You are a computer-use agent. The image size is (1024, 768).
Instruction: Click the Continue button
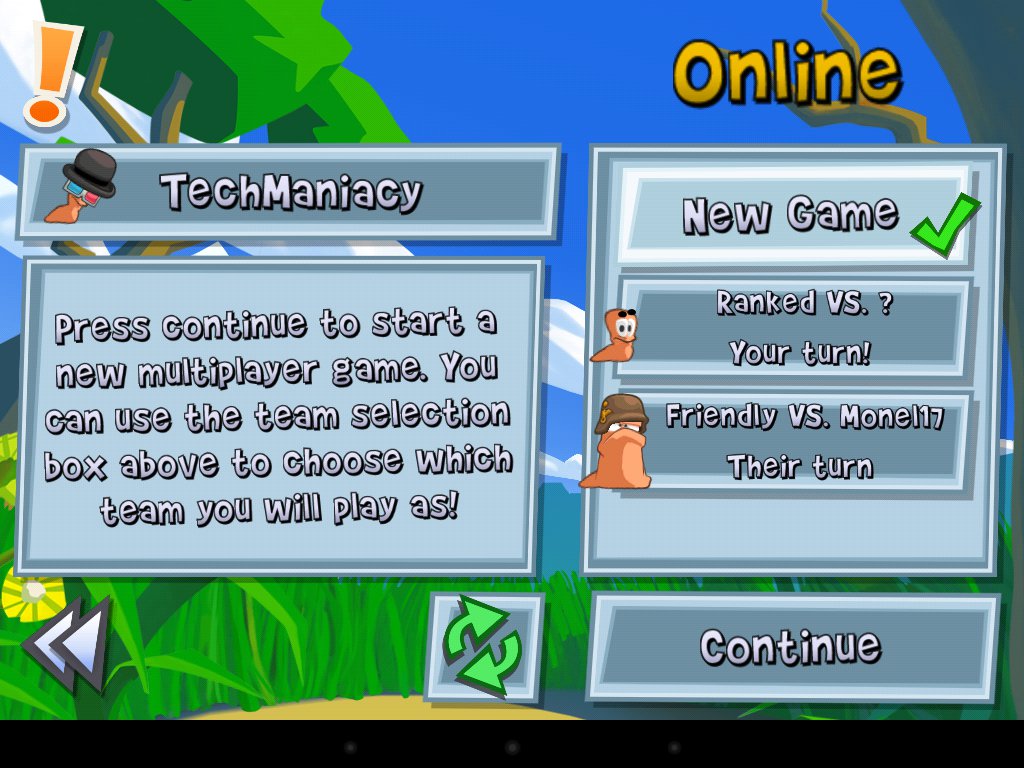tap(793, 647)
